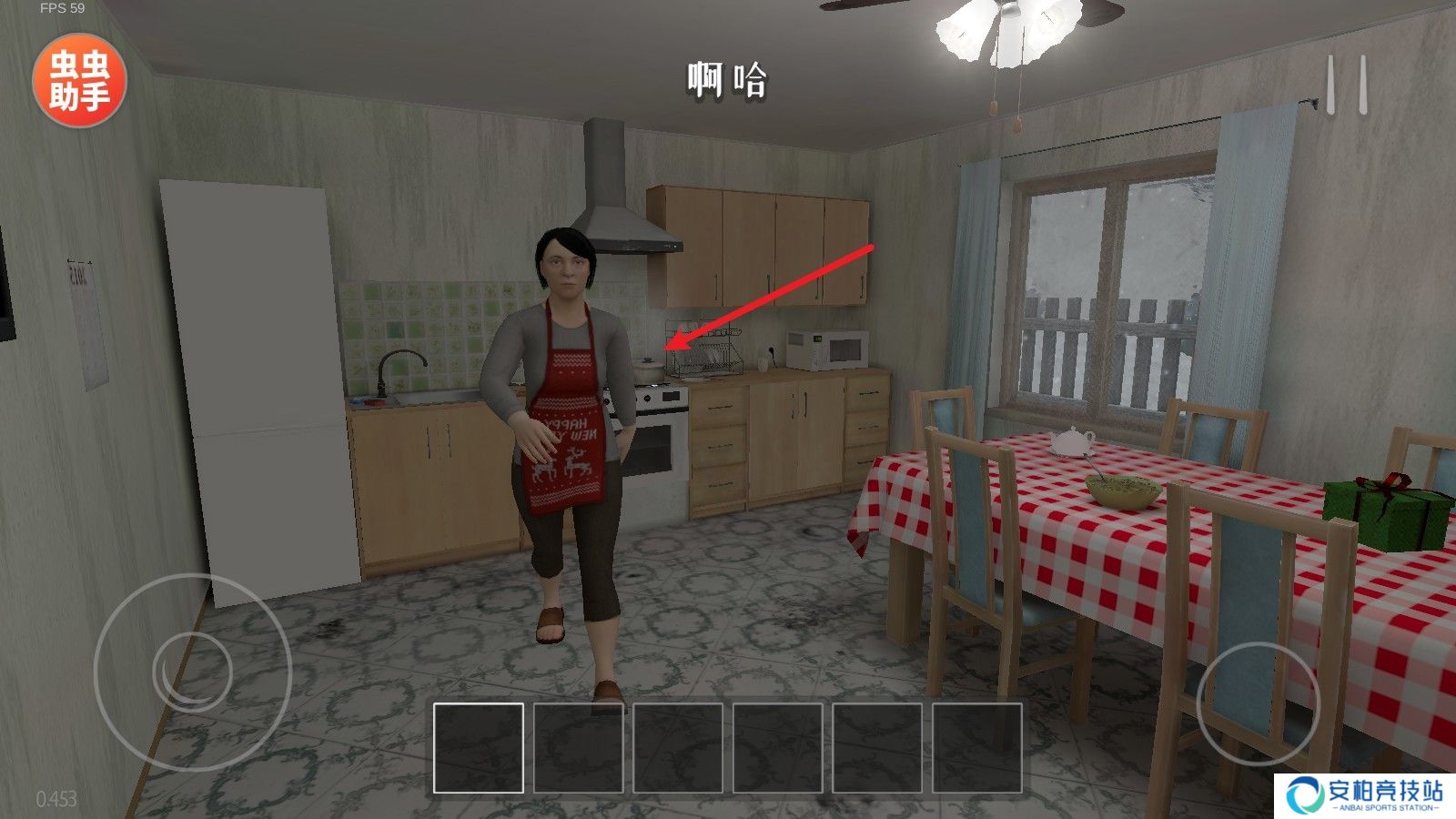This screenshot has width=1456, height=819.
Task: Pause the game with the pause button
Action: tap(1346, 86)
